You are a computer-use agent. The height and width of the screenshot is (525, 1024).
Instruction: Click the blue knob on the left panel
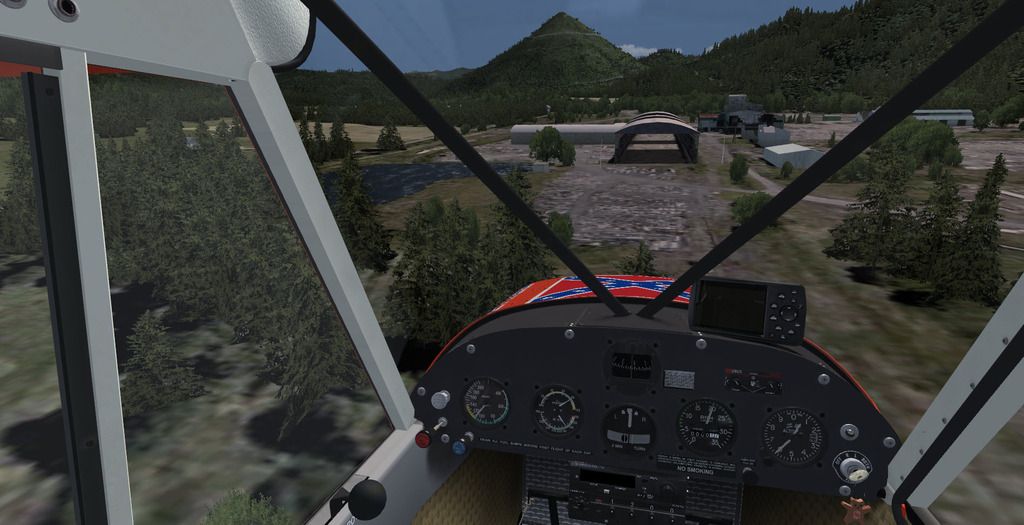coord(458,447)
